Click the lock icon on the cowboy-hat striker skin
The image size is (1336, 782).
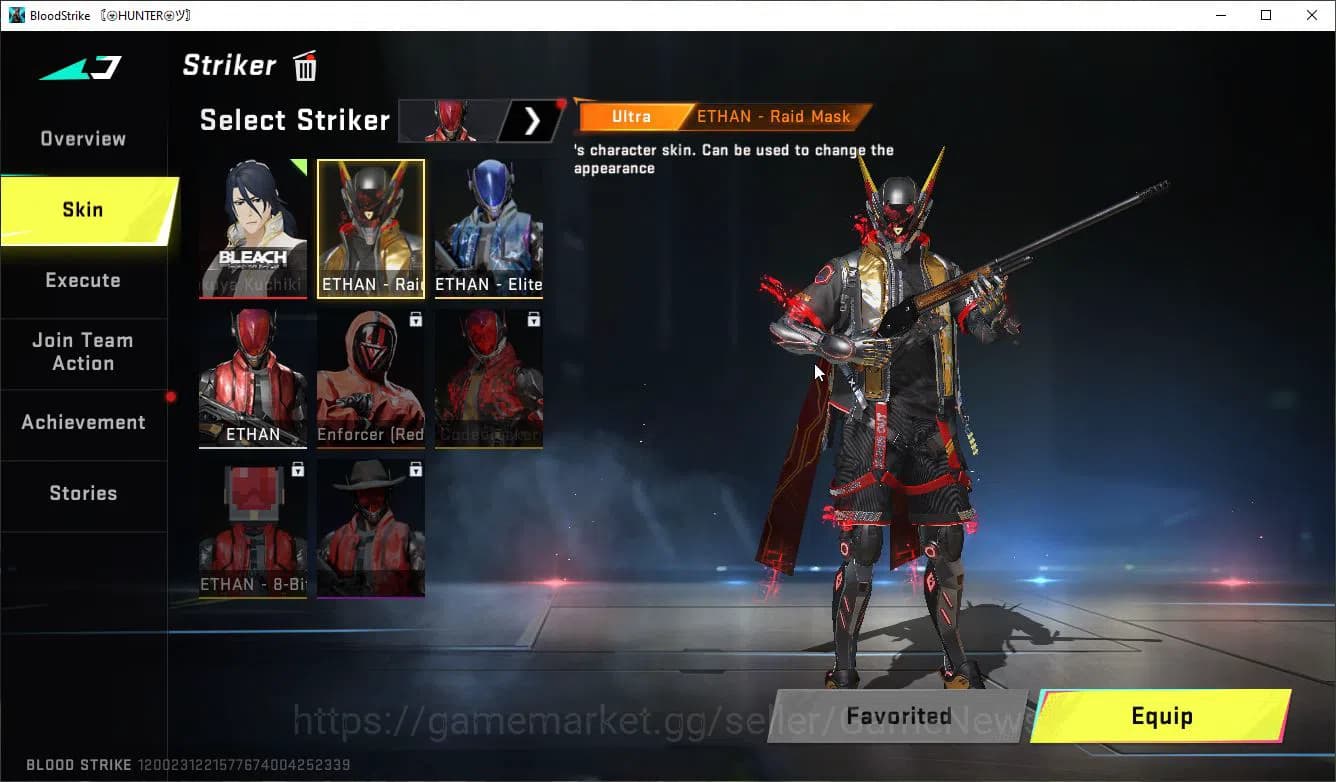point(416,469)
